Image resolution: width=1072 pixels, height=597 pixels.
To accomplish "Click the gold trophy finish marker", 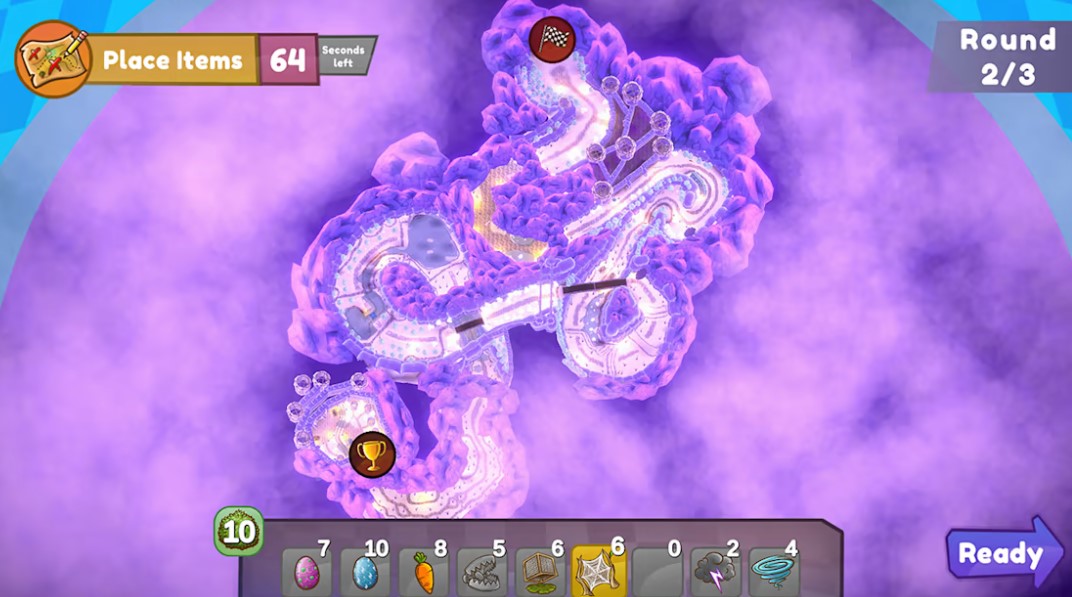I will tap(372, 454).
